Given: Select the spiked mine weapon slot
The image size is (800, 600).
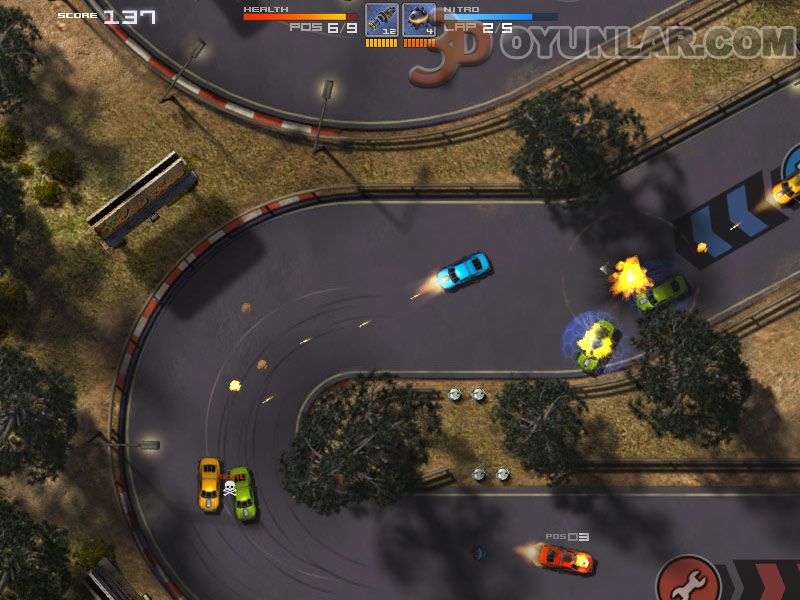Looking at the screenshot, I should [x=419, y=20].
